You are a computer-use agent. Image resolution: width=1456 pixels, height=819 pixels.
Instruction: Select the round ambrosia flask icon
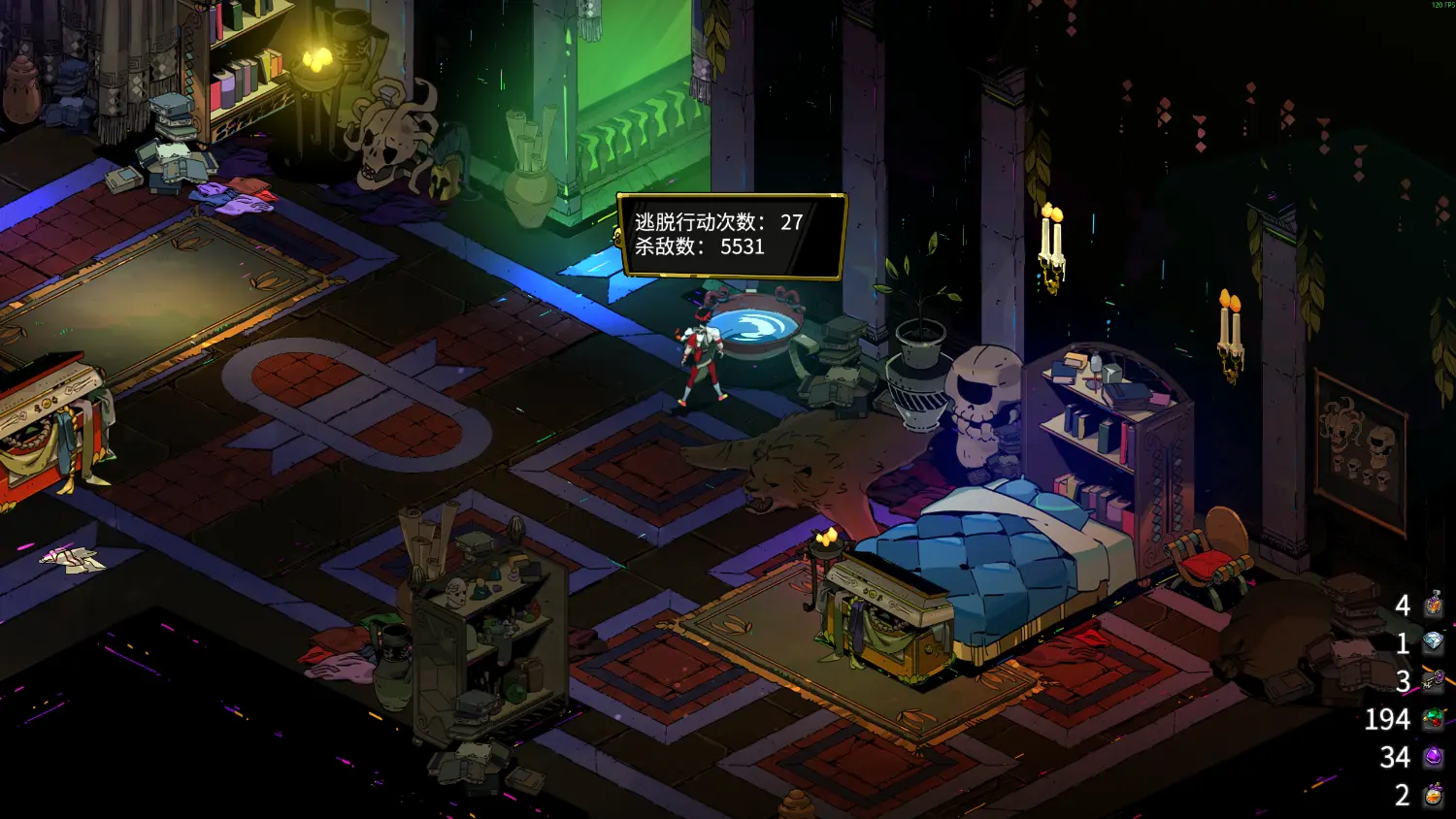[x=1433, y=796]
